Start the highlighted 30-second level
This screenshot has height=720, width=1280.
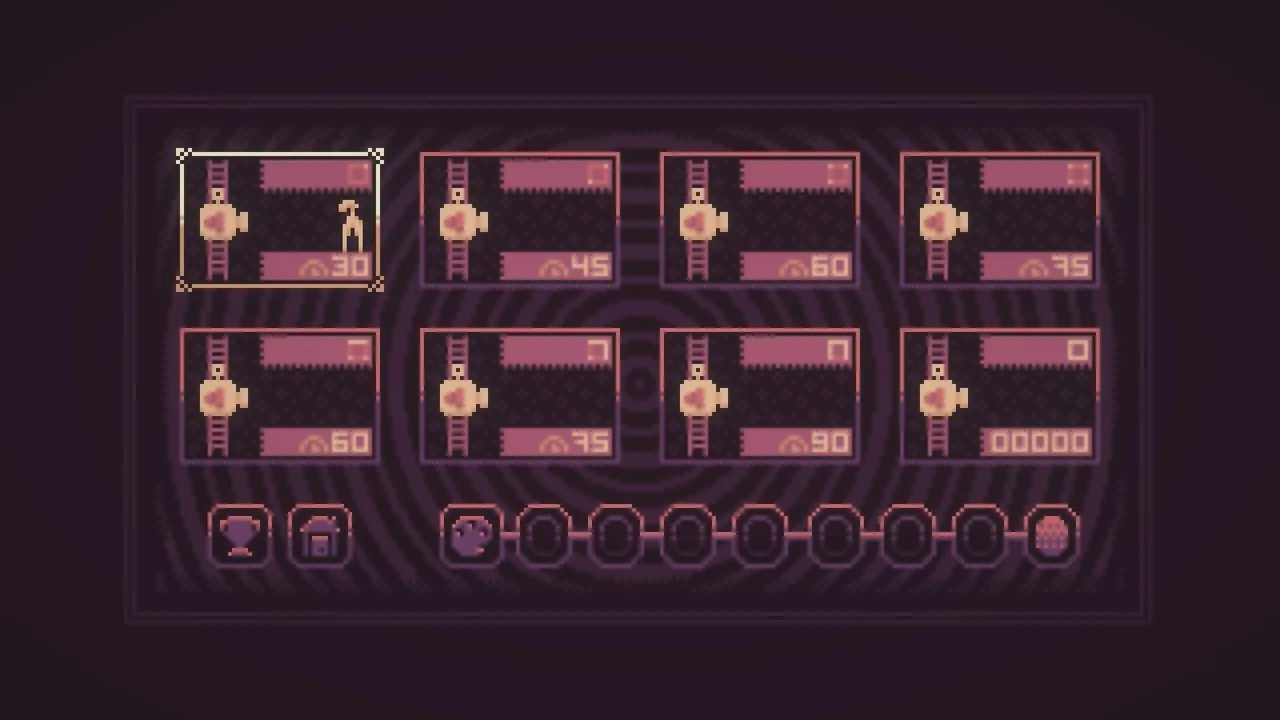(x=279, y=218)
